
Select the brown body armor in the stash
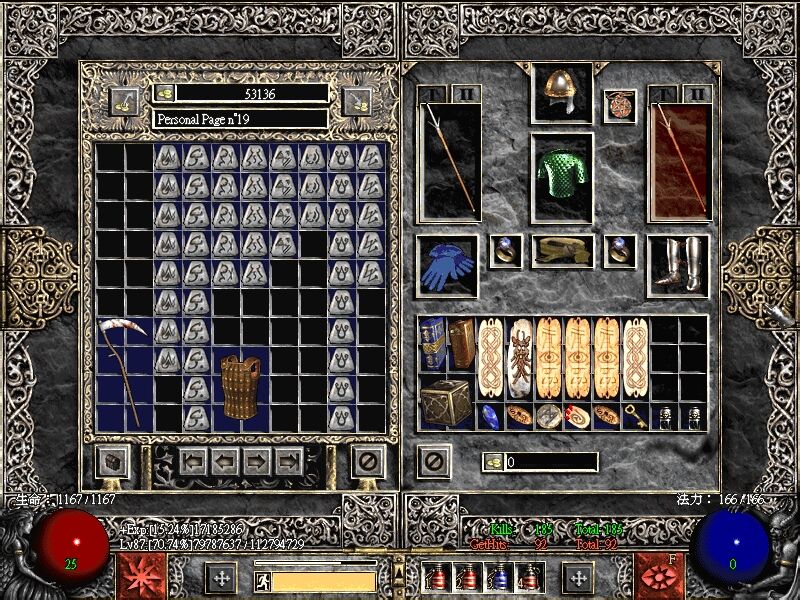click(240, 387)
